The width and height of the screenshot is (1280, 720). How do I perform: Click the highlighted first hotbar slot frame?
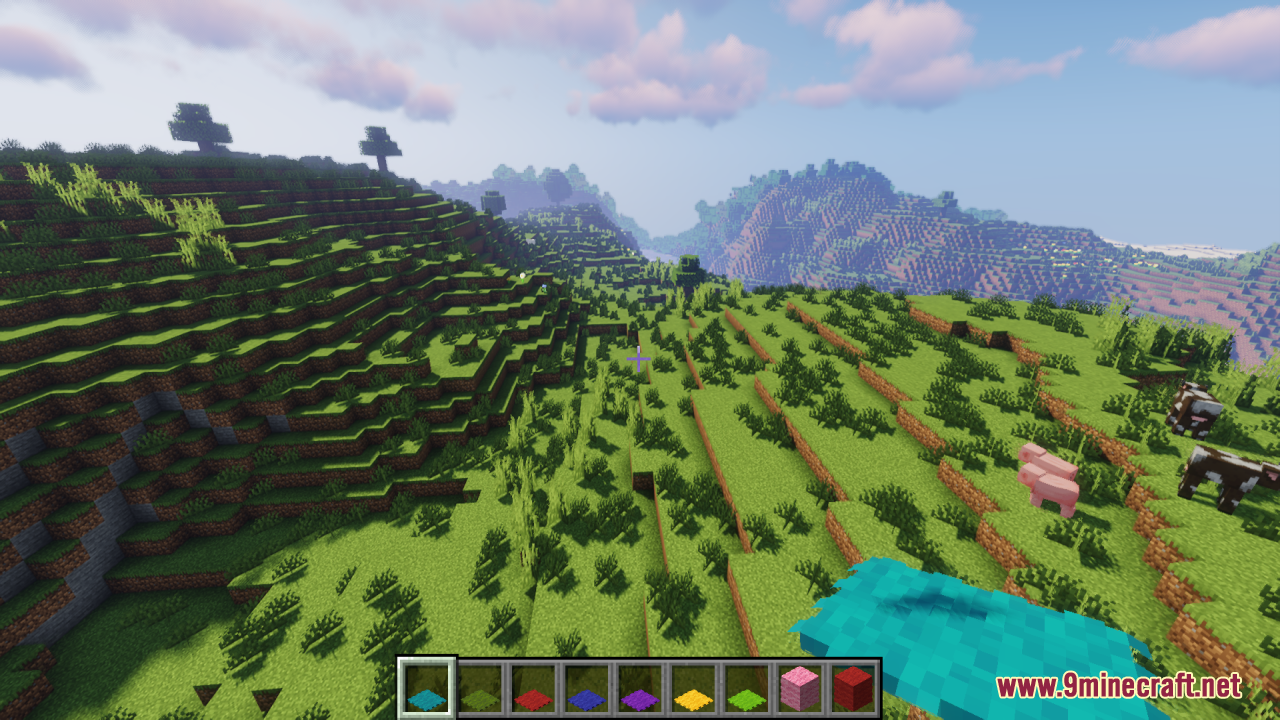coord(427,664)
